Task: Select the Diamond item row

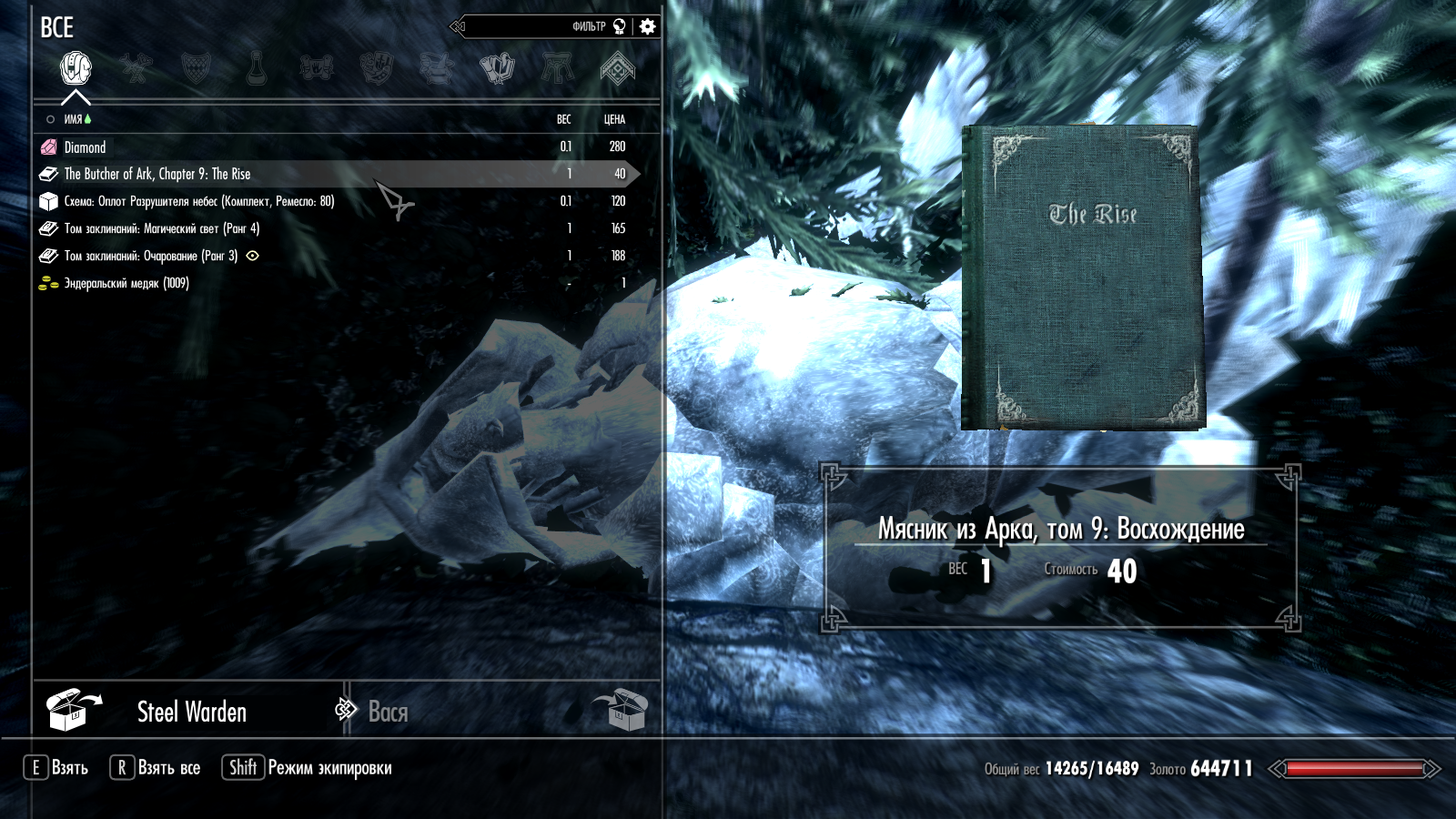Action: click(85, 147)
